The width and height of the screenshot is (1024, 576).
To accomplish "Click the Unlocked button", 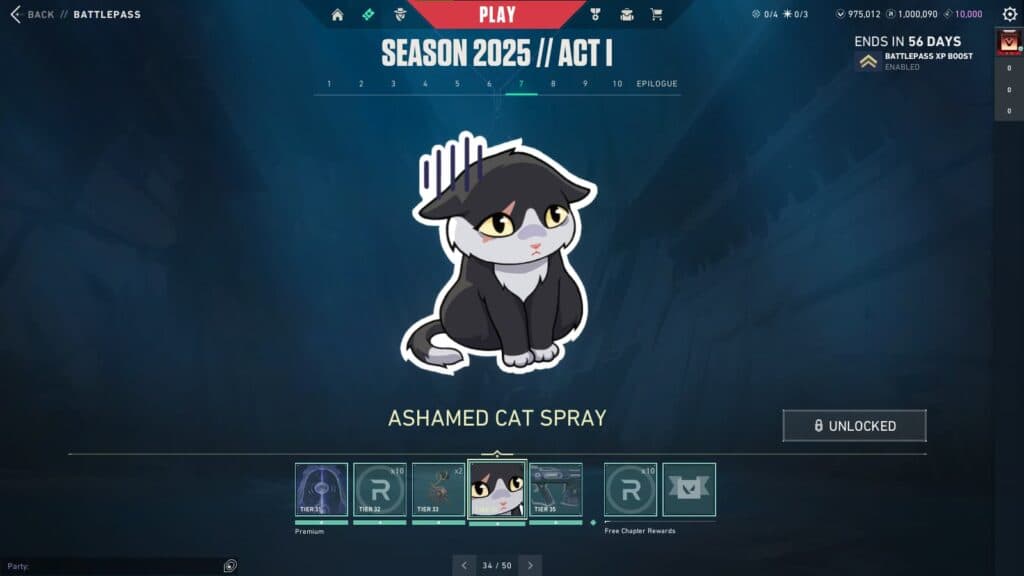I will [x=854, y=426].
